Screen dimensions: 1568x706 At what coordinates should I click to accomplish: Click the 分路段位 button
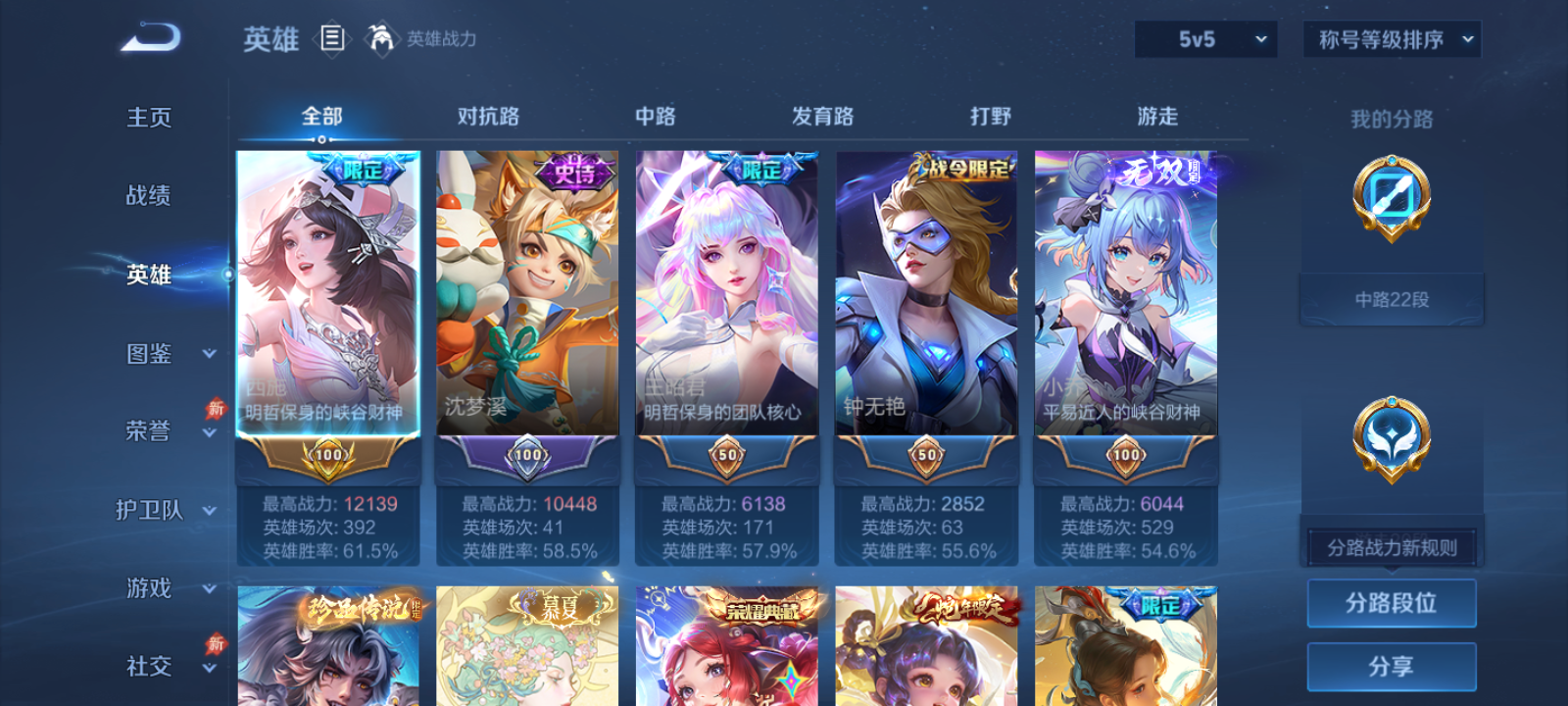coord(1391,603)
